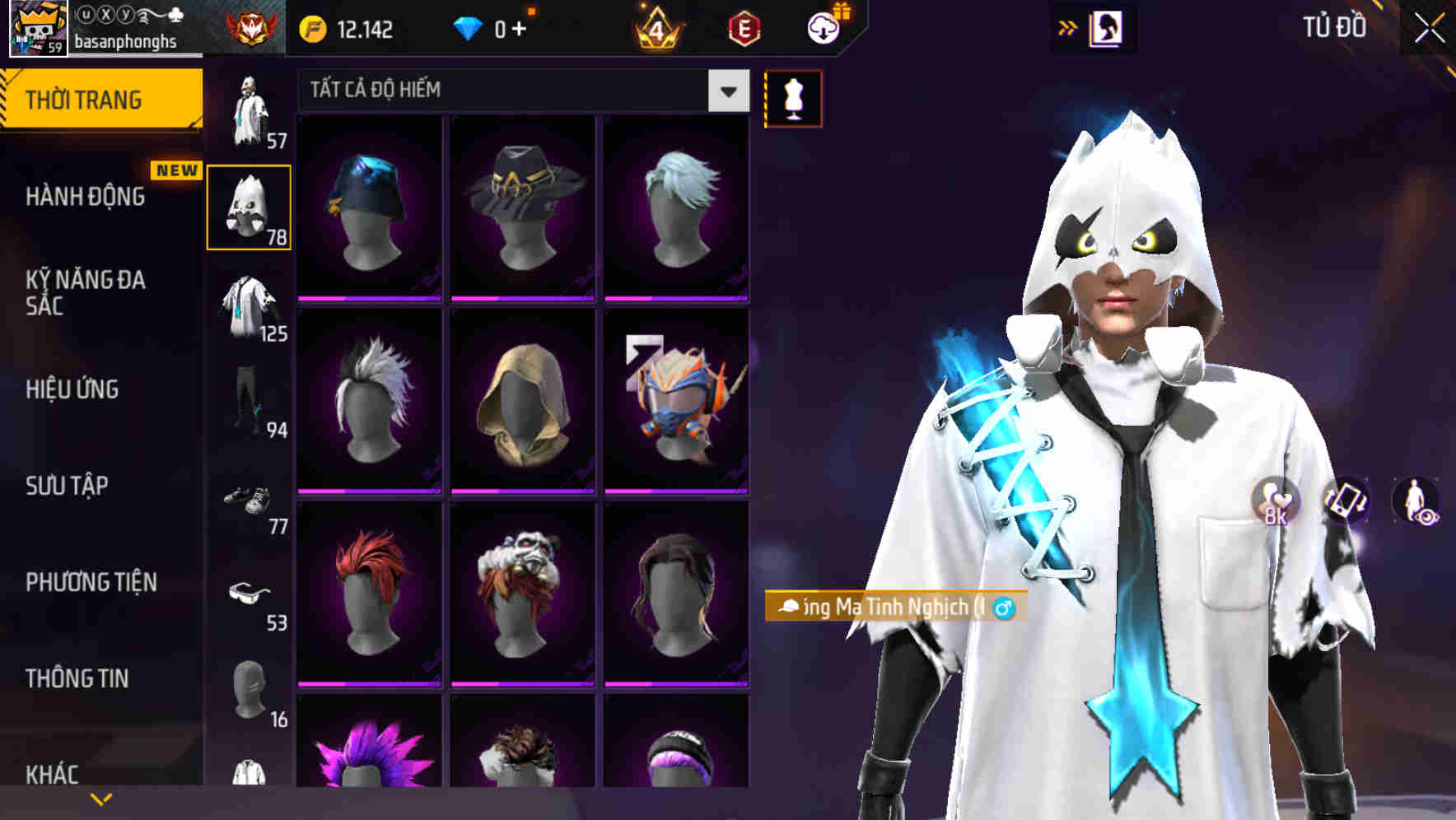The width and height of the screenshot is (1456, 820).
Task: Click the double-arrow collapse icon near top right
Action: pos(1068,27)
